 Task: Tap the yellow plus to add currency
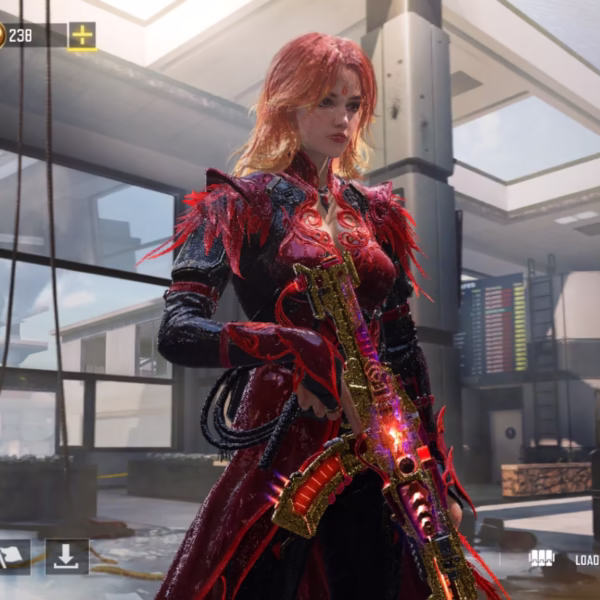coord(82,36)
